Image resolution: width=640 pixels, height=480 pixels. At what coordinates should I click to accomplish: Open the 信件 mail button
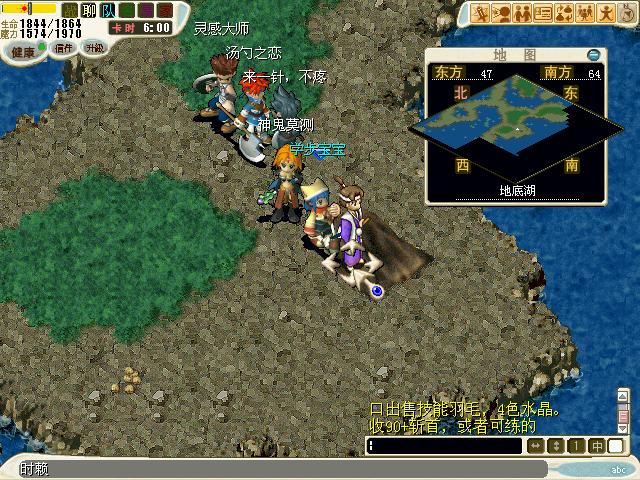coord(65,47)
